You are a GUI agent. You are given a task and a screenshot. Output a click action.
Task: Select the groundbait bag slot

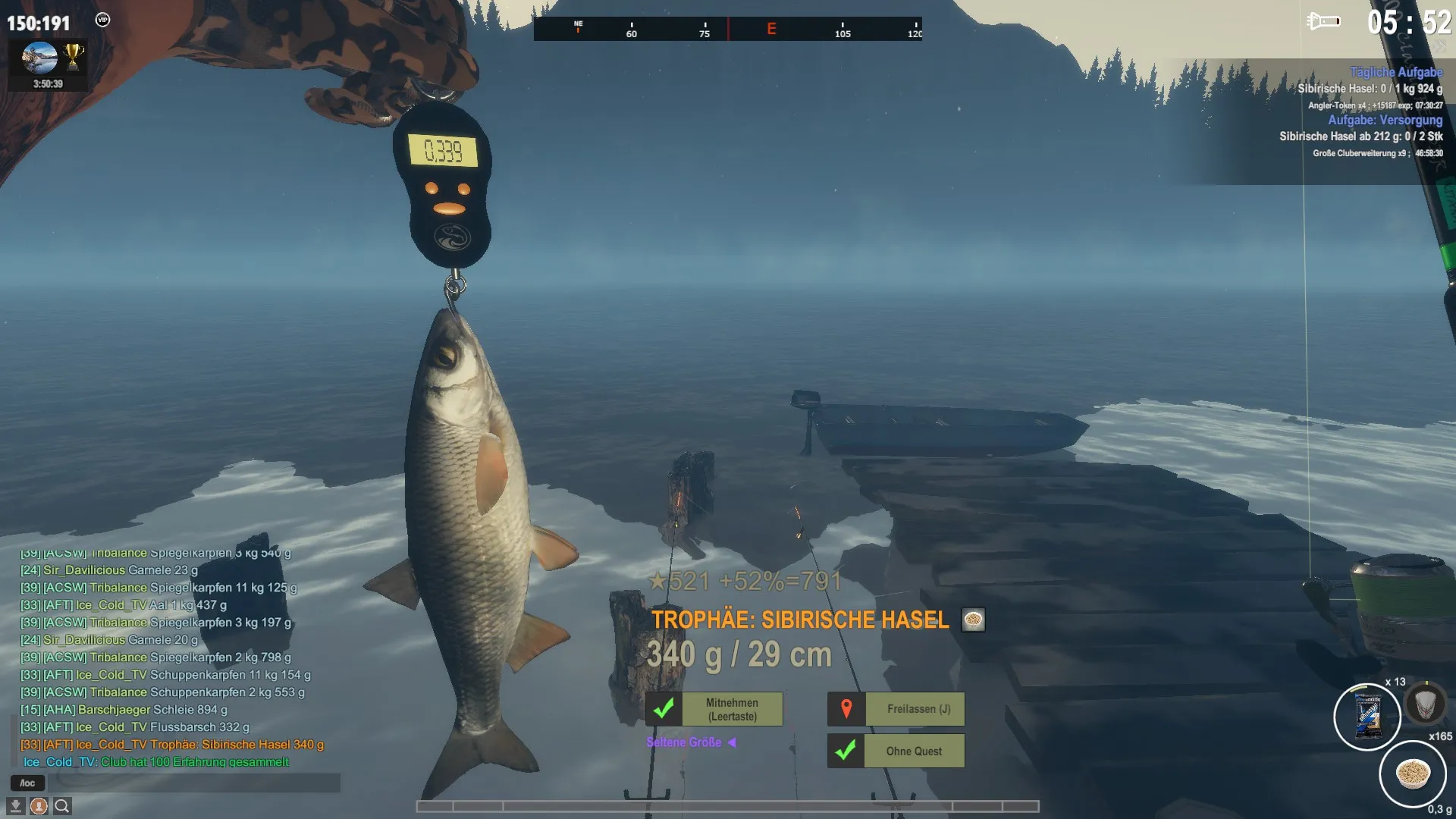(x=1367, y=717)
